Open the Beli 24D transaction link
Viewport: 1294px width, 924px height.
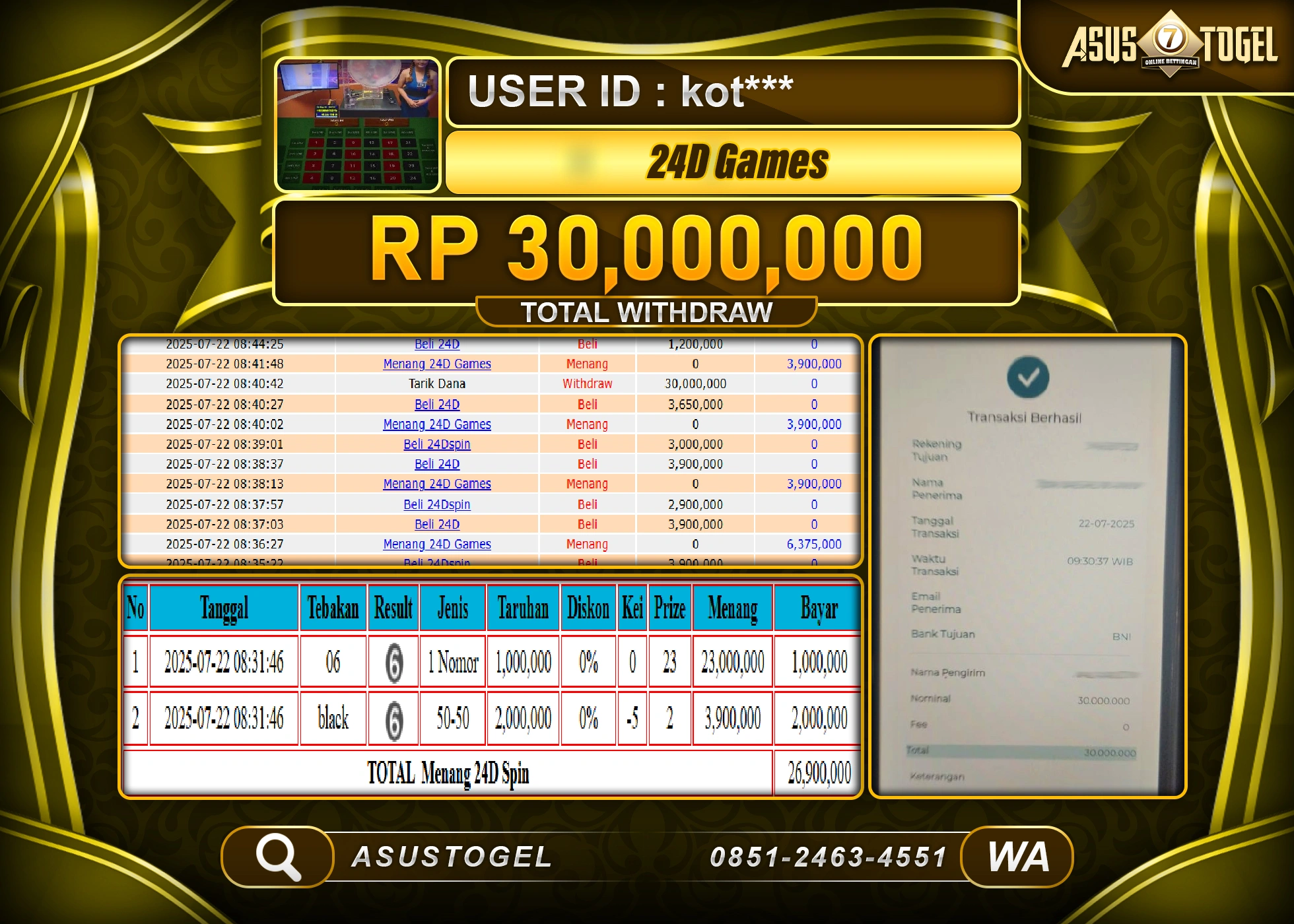[x=436, y=344]
